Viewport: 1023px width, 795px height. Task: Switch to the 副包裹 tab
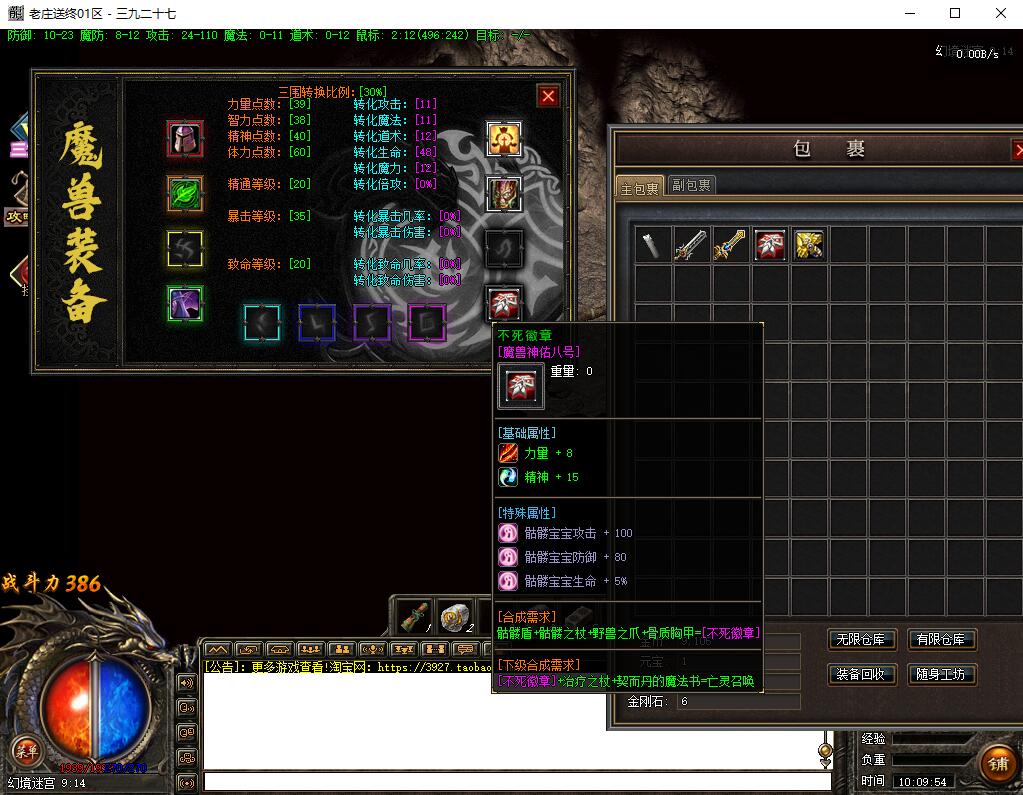[x=691, y=186]
